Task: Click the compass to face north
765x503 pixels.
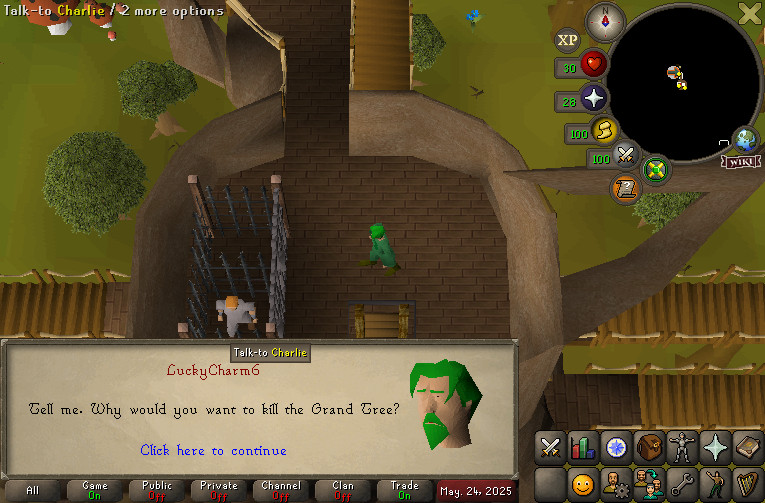Action: tap(605, 21)
